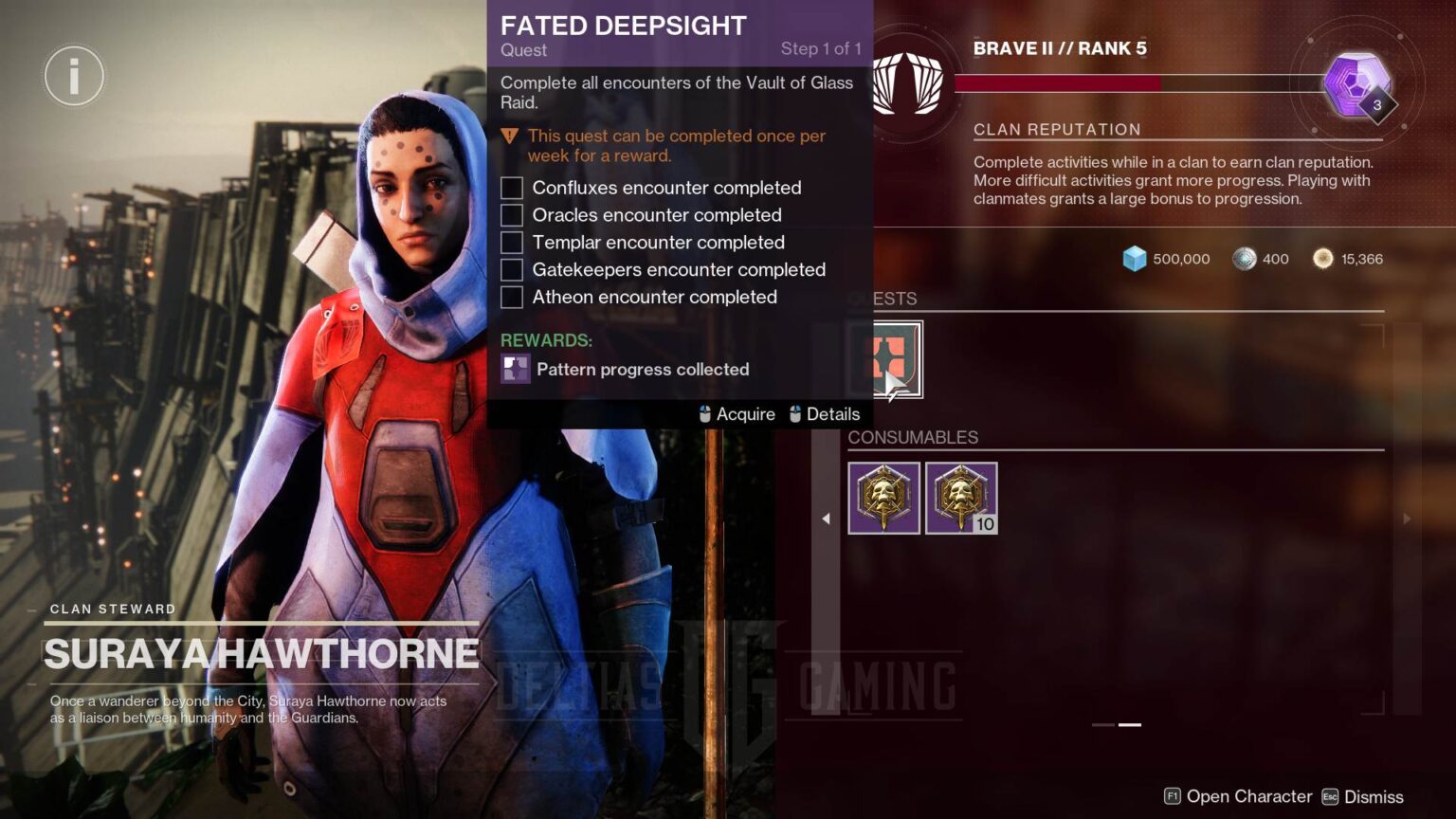Click the left arrow beside Consumables row
The image size is (1456, 819).
point(826,519)
